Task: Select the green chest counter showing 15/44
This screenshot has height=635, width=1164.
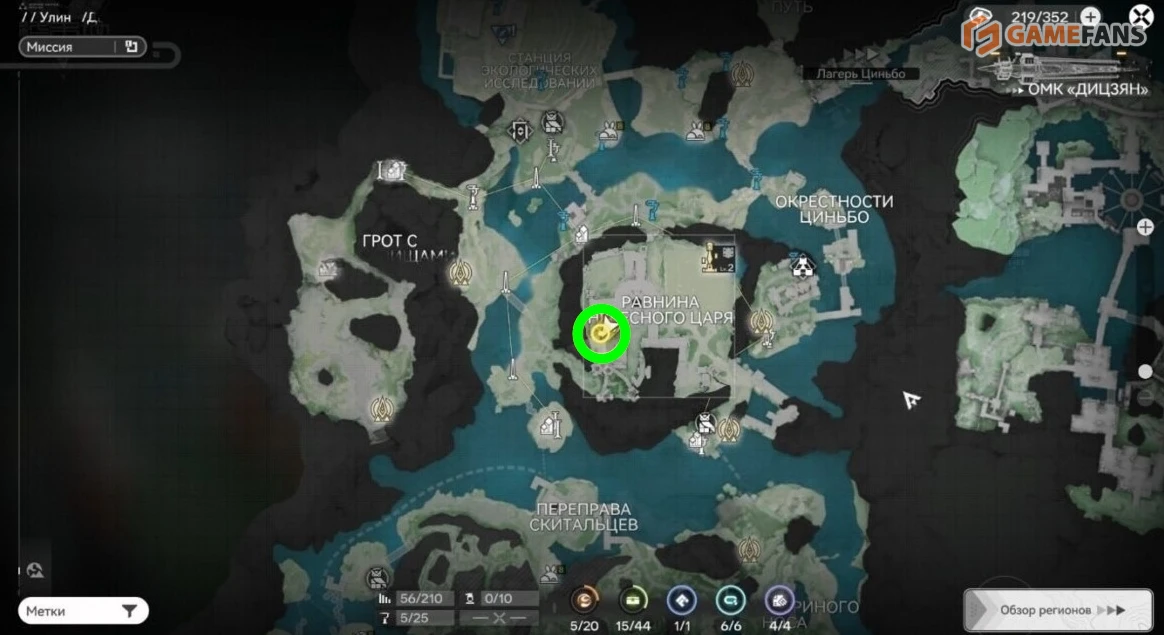Action: 633,600
